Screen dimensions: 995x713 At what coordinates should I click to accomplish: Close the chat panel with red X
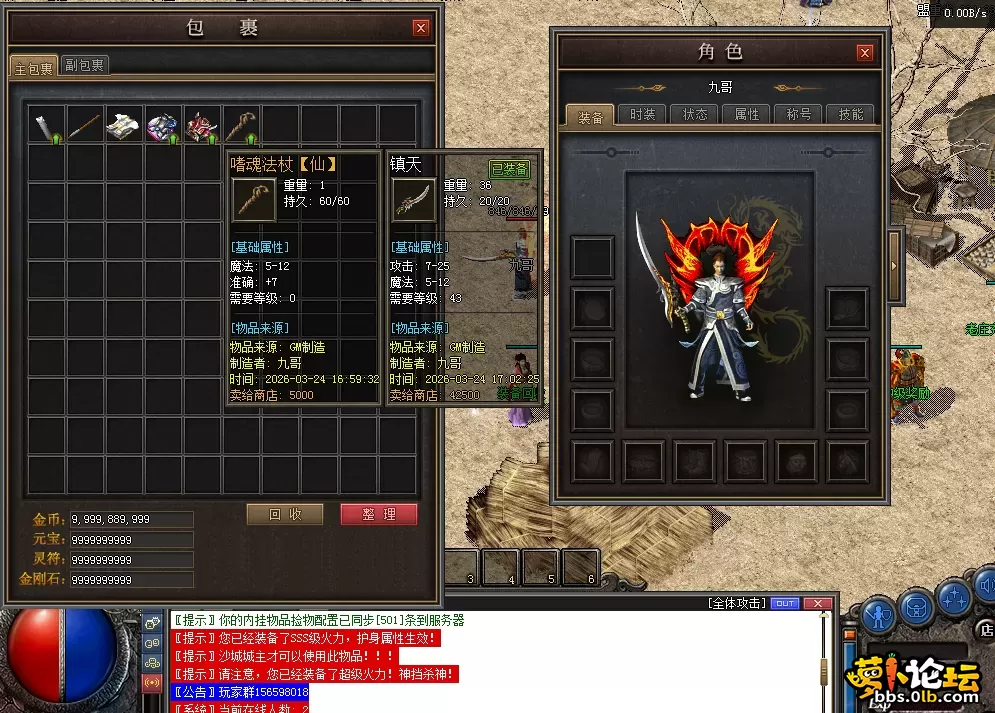coord(819,603)
